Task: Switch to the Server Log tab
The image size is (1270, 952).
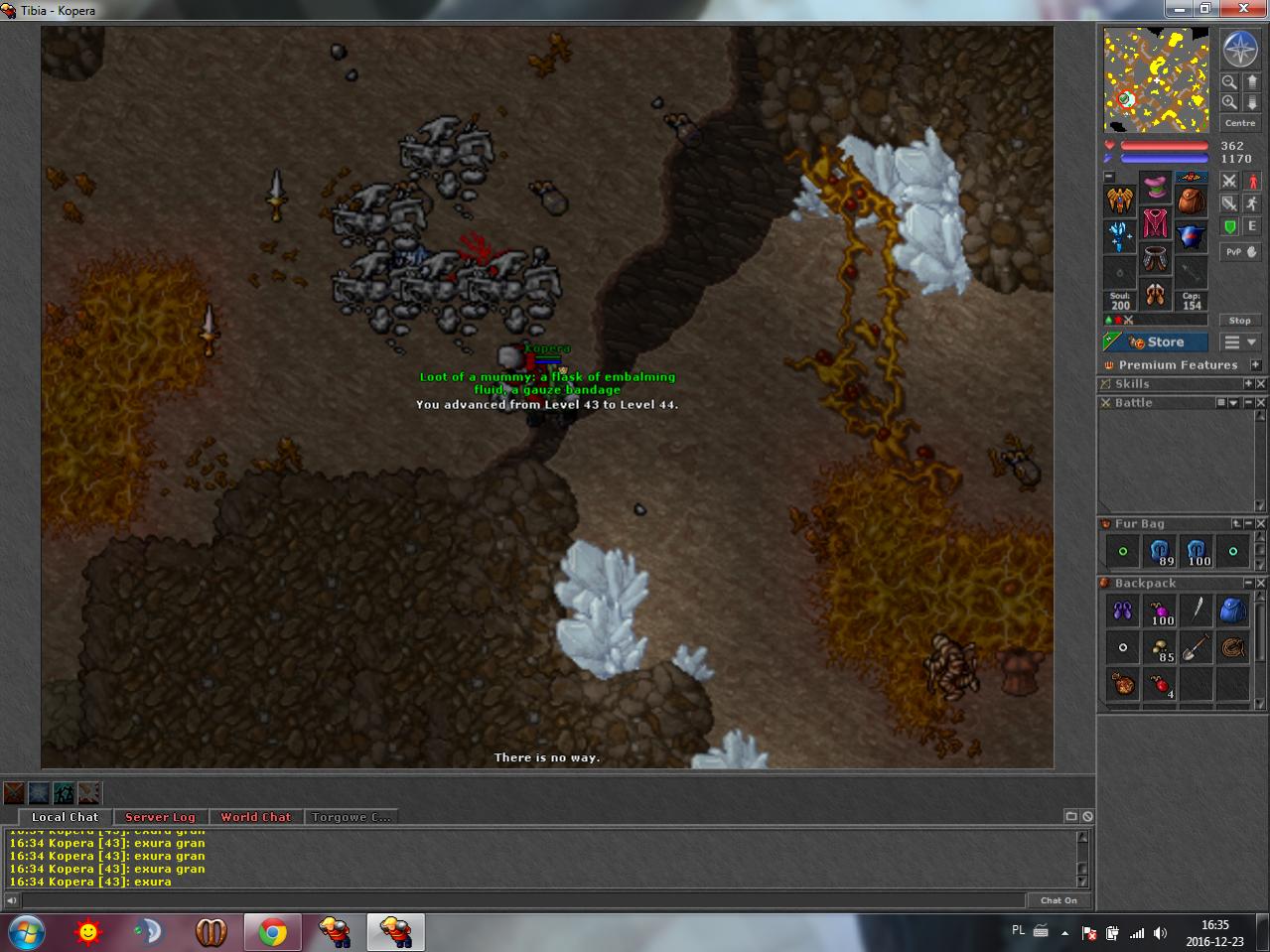Action: pos(160,817)
